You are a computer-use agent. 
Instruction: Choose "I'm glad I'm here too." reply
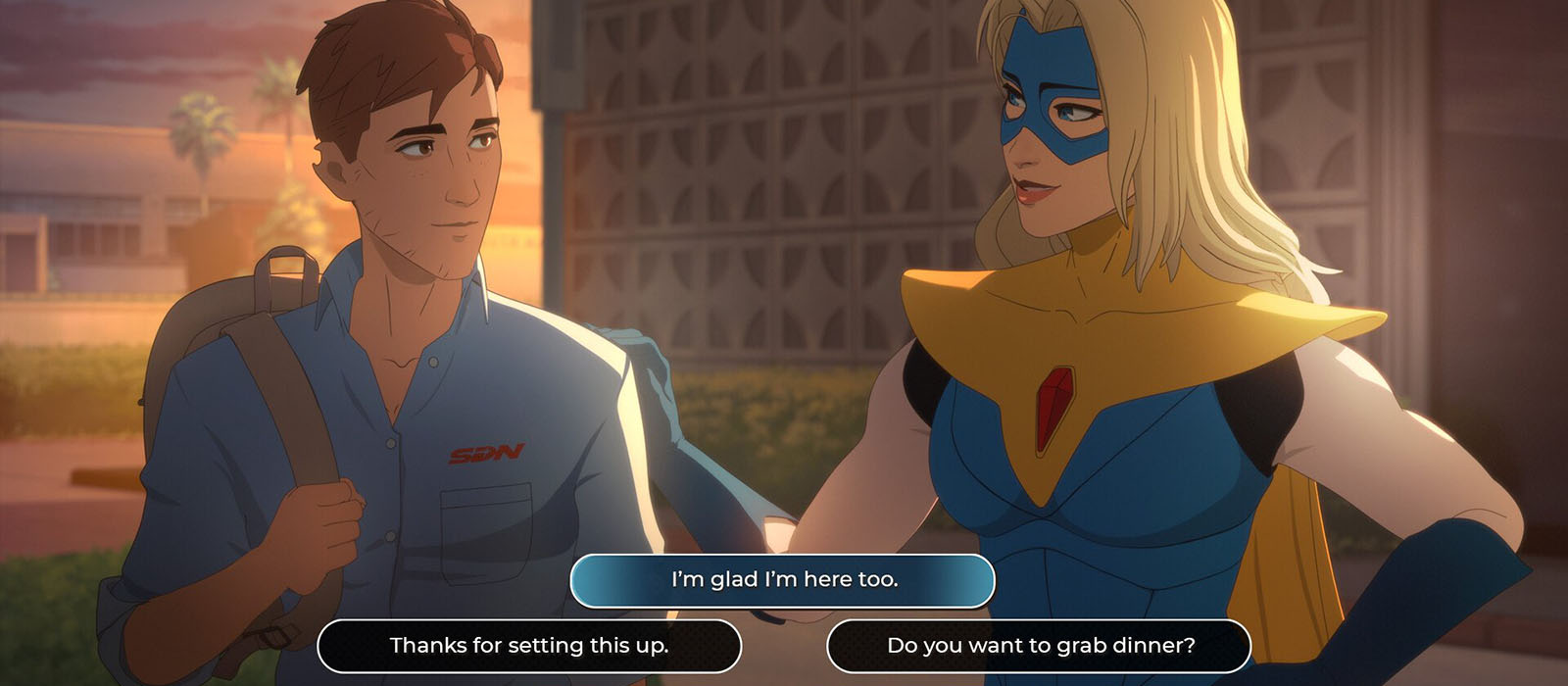pyautogui.click(x=783, y=580)
